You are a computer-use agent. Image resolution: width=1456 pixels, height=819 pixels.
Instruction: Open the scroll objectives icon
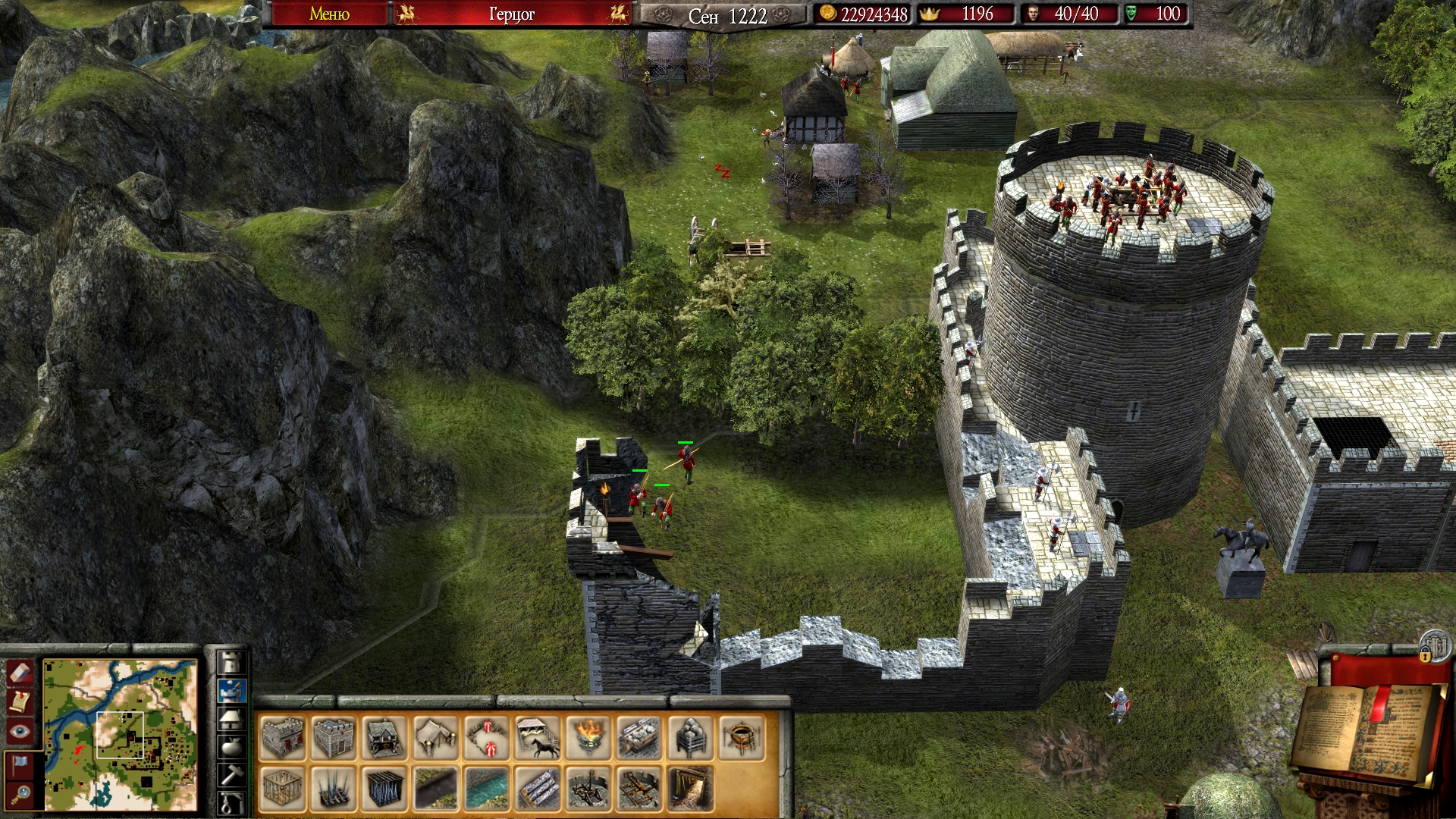19,701
